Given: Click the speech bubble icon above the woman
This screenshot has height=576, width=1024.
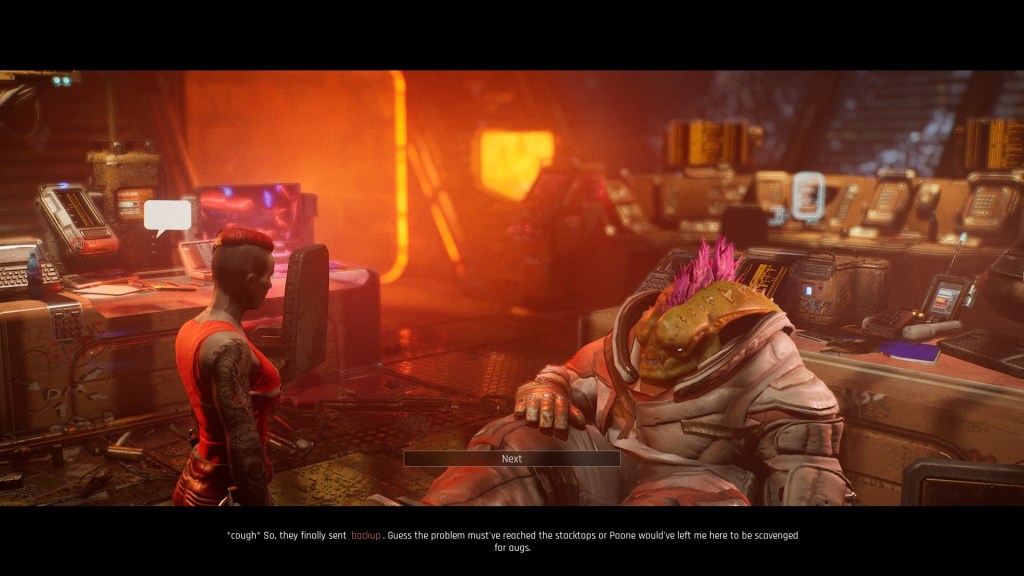Looking at the screenshot, I should pyautogui.click(x=167, y=216).
